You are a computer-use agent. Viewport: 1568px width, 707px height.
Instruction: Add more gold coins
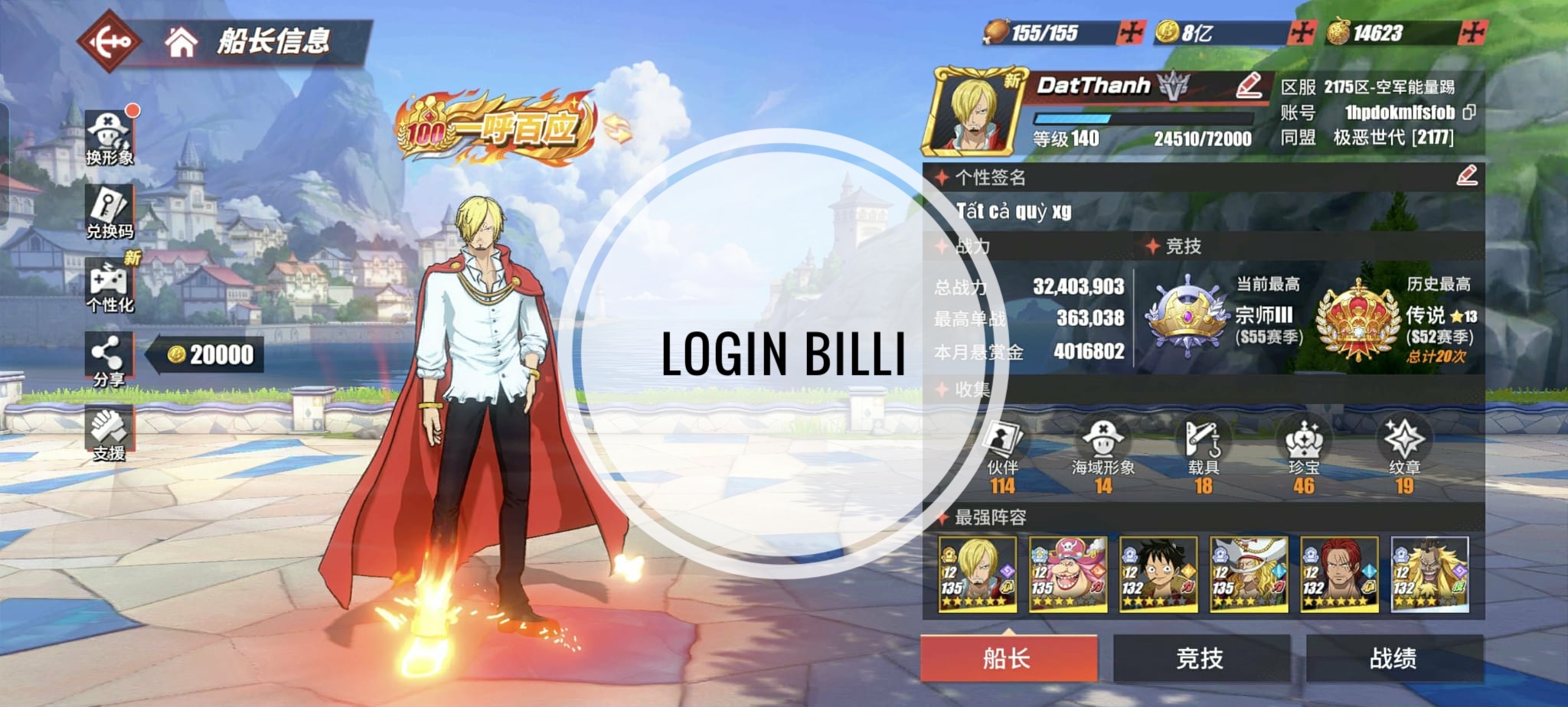[1301, 33]
